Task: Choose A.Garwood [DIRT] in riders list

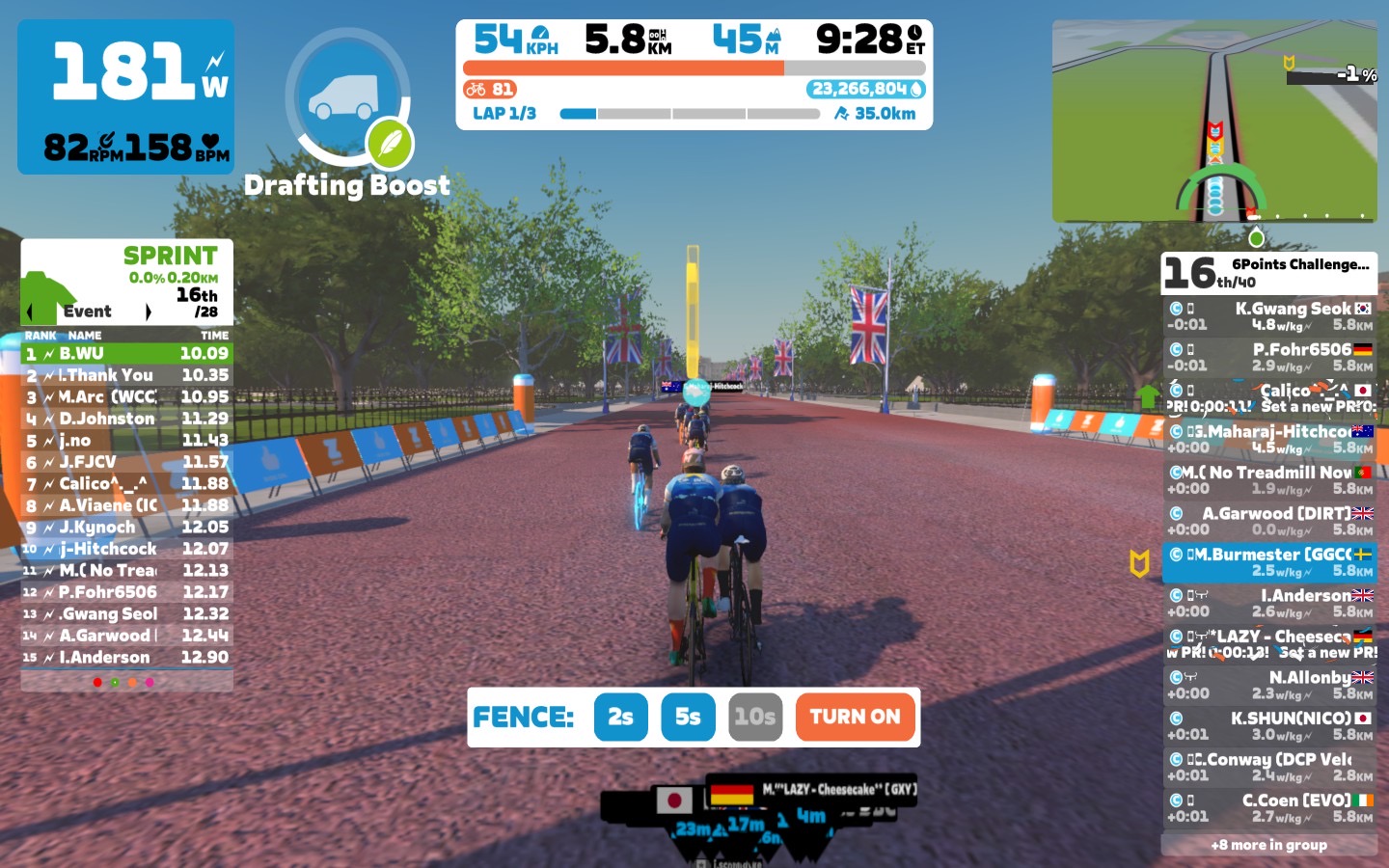Action: point(1268,521)
